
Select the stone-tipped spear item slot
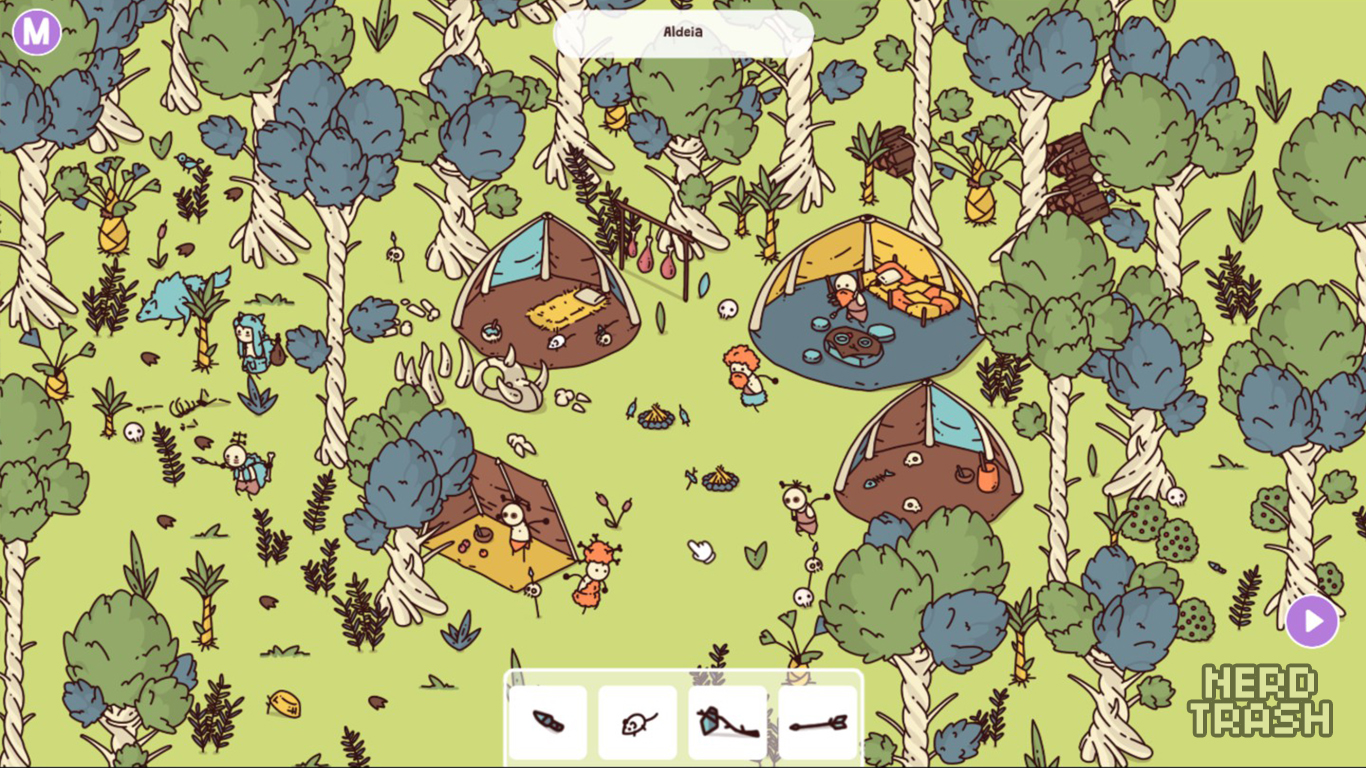coord(728,722)
